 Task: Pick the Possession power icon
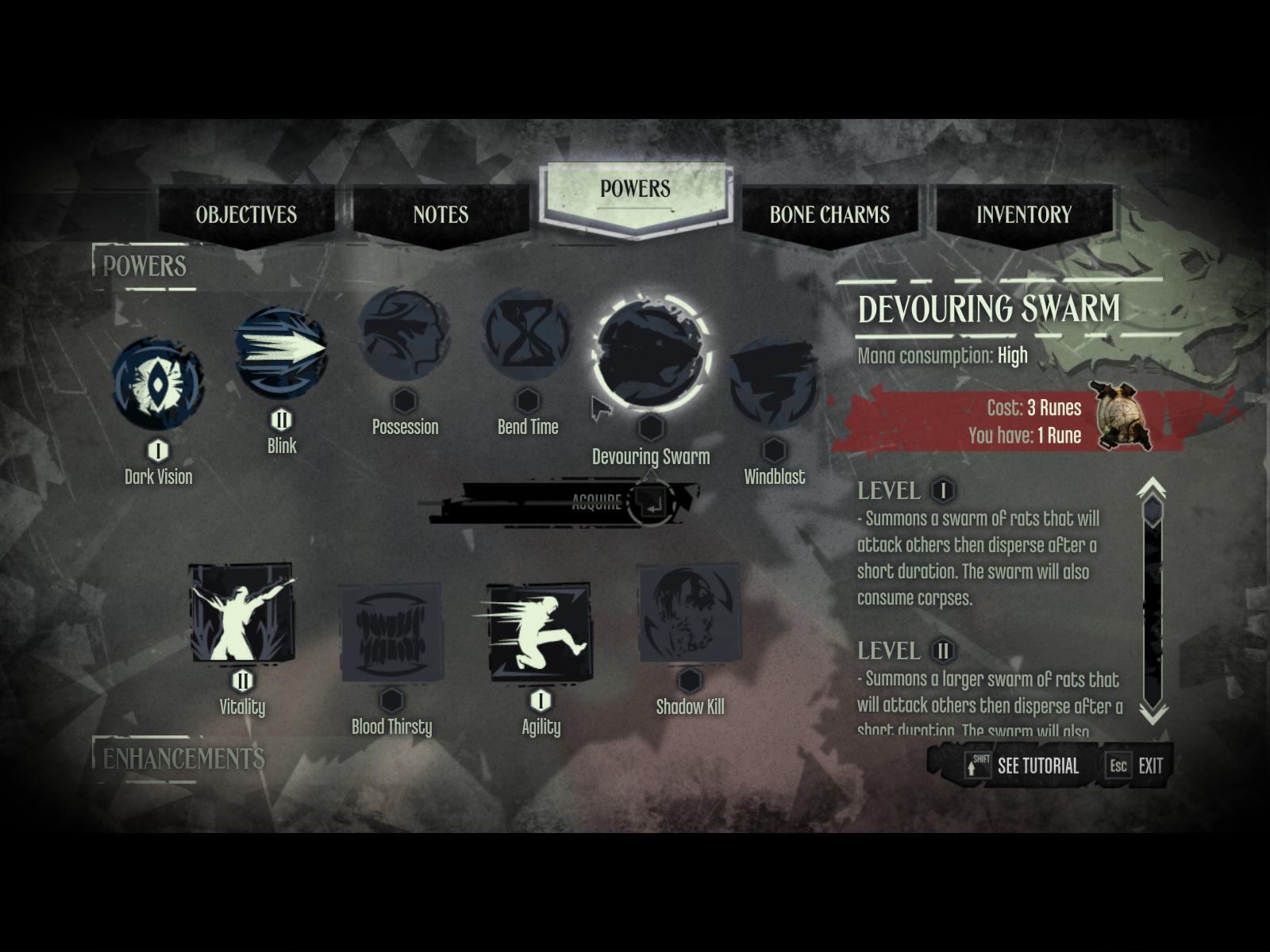tap(404, 335)
